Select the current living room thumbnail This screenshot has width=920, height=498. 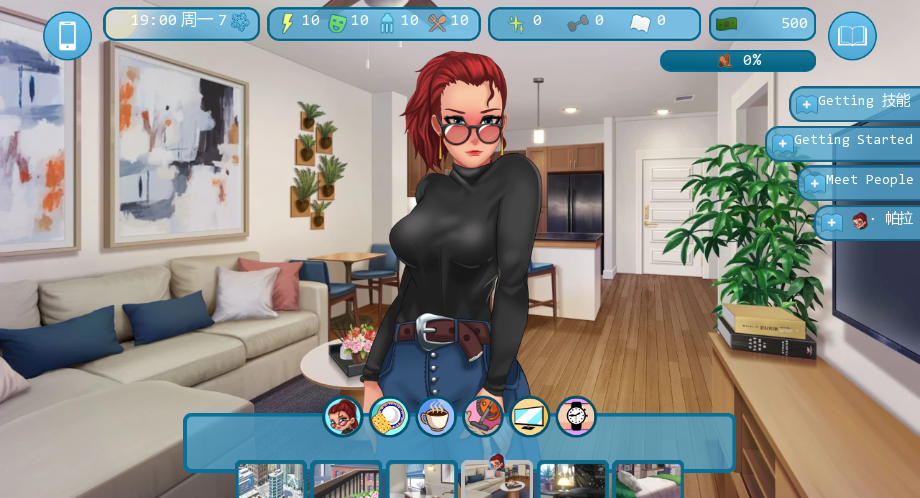pos(497,480)
